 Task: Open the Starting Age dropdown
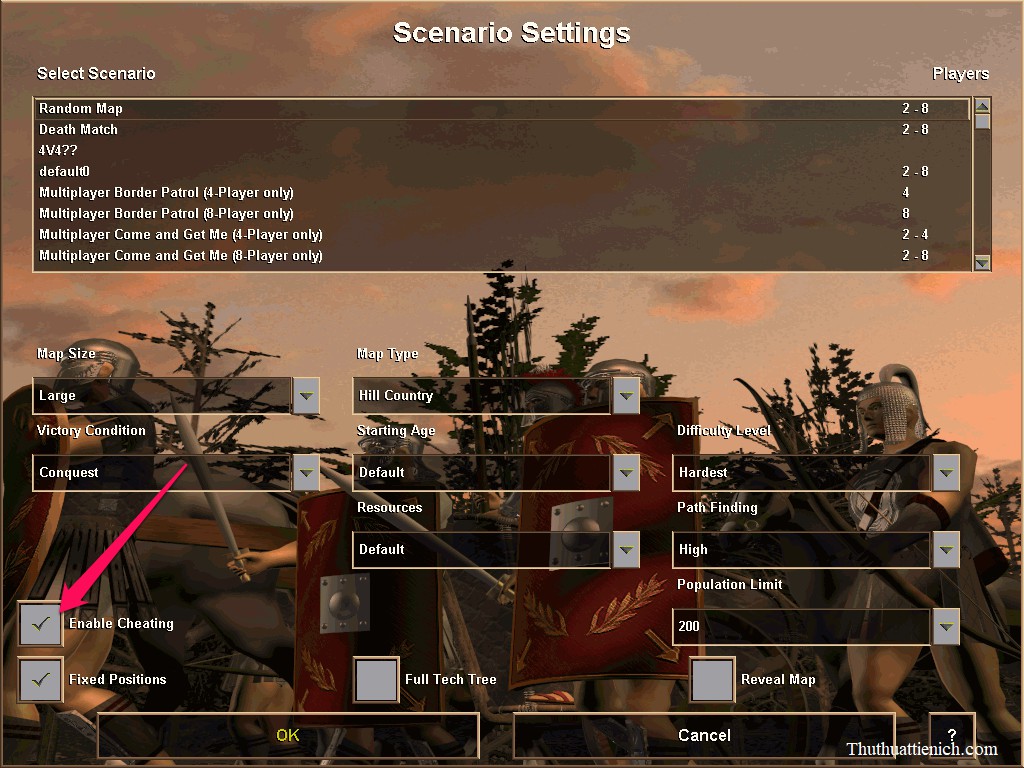626,473
